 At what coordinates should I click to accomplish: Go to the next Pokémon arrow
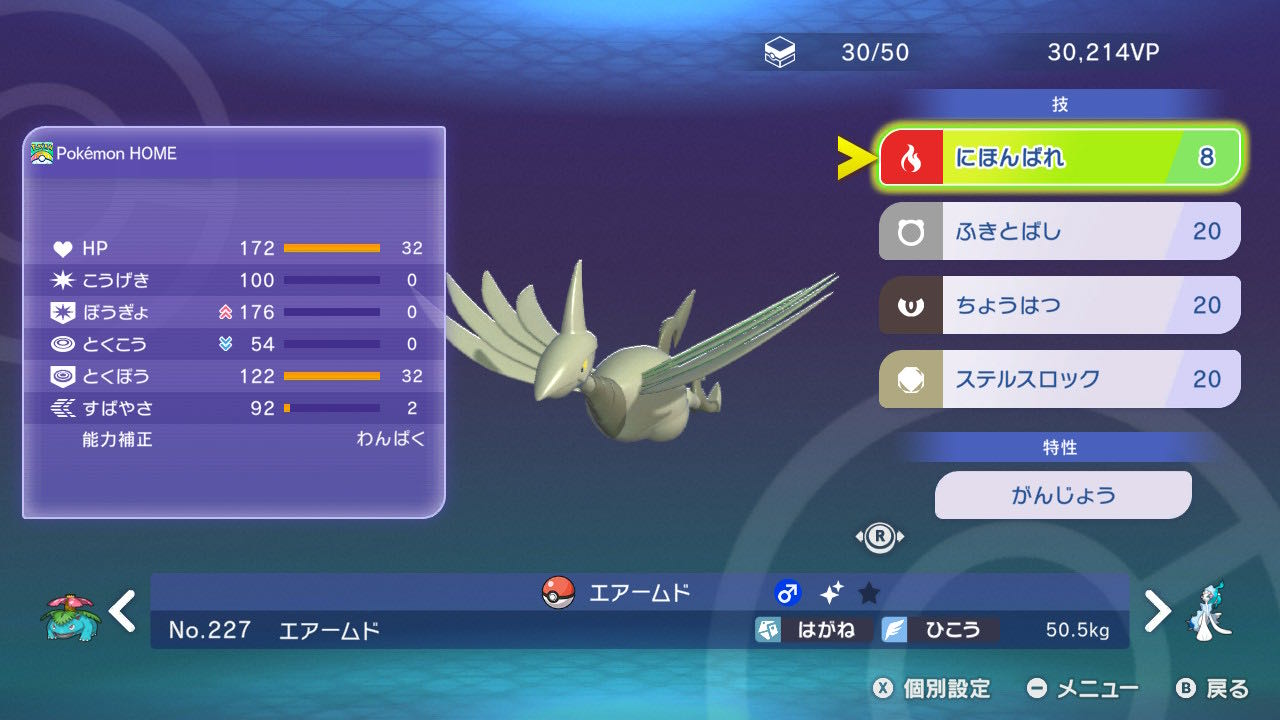coord(1157,610)
